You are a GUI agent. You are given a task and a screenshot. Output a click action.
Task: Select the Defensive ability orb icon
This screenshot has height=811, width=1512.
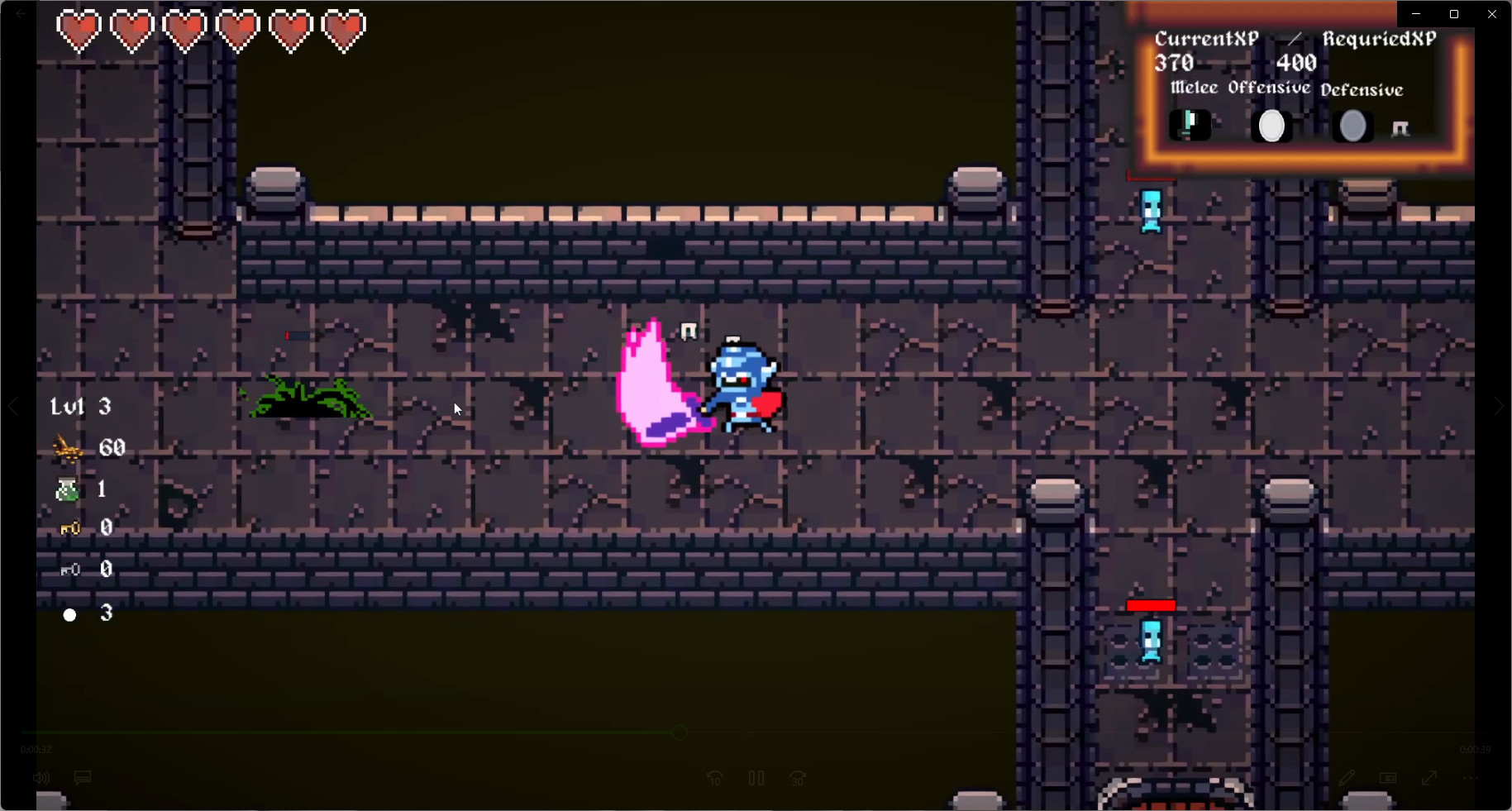point(1352,126)
